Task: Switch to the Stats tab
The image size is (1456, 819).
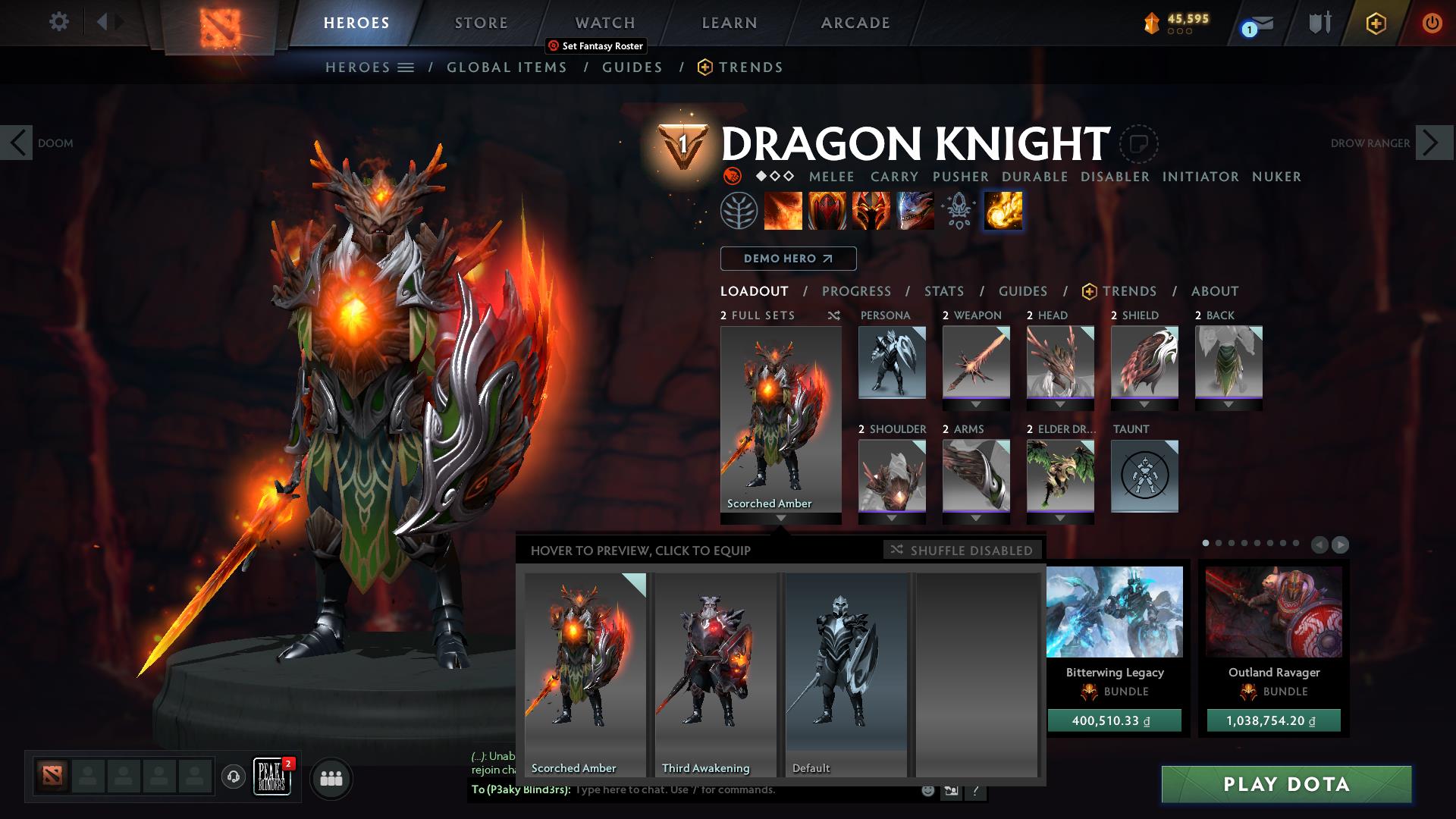Action: tap(943, 291)
